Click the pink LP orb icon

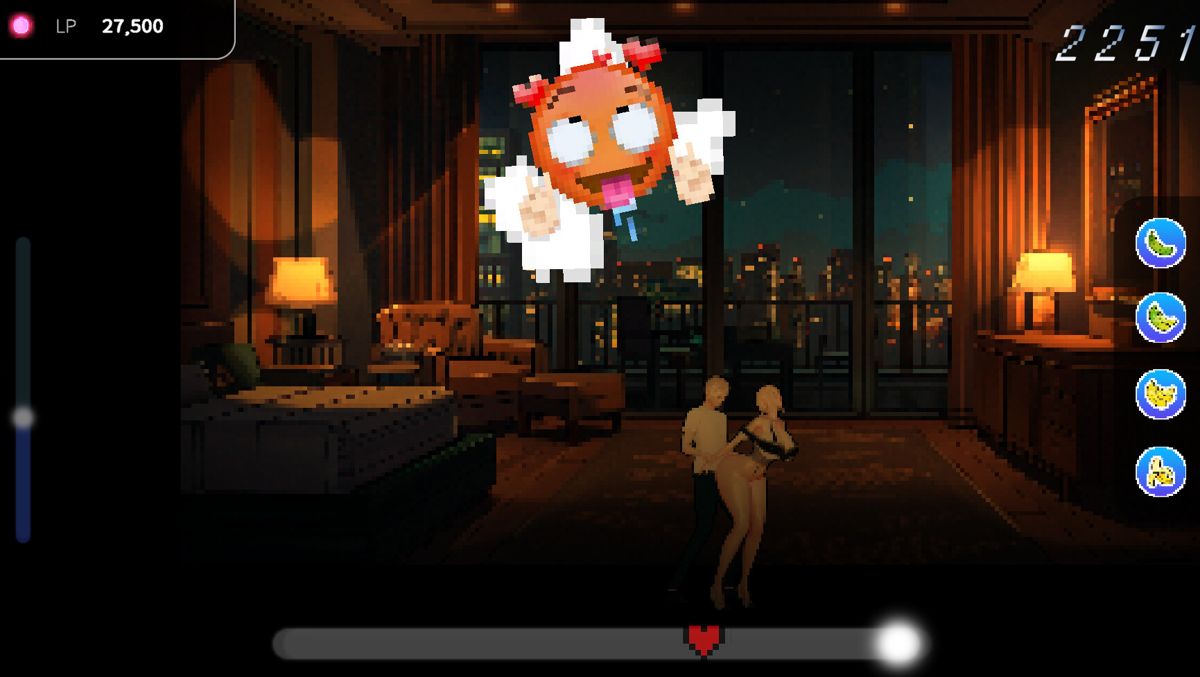pyautogui.click(x=21, y=26)
